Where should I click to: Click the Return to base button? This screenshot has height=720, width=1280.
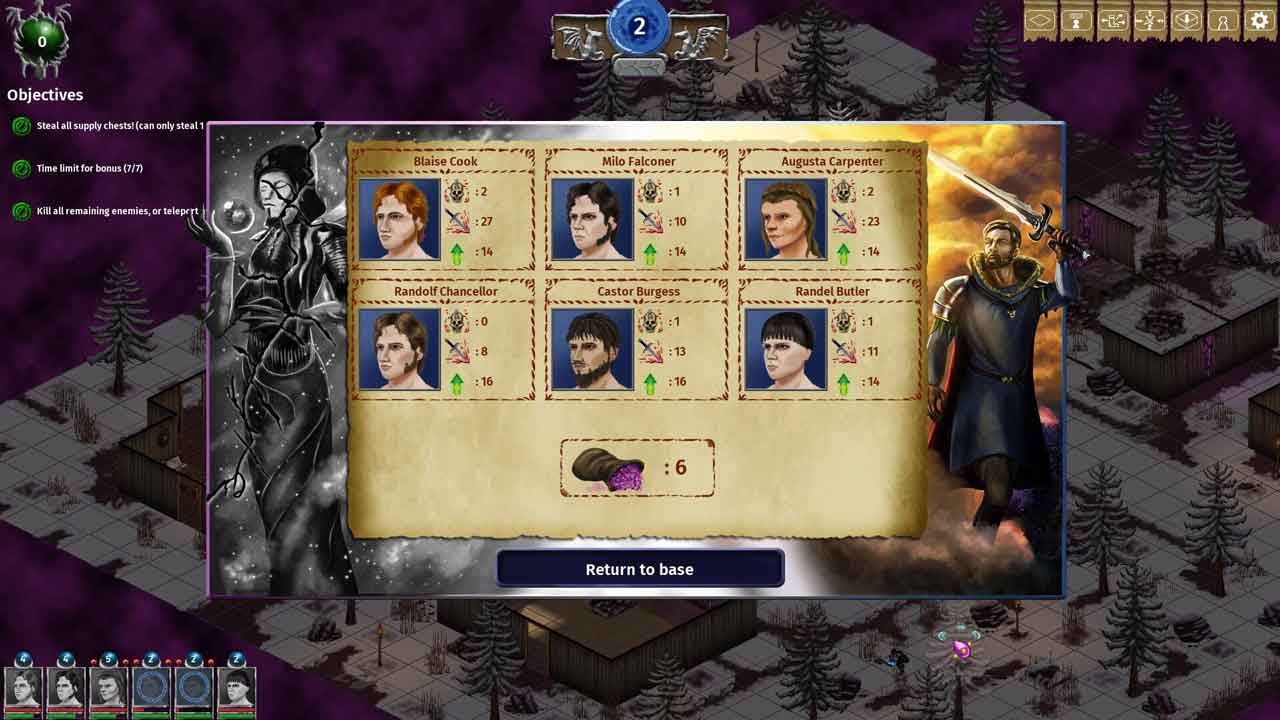640,569
